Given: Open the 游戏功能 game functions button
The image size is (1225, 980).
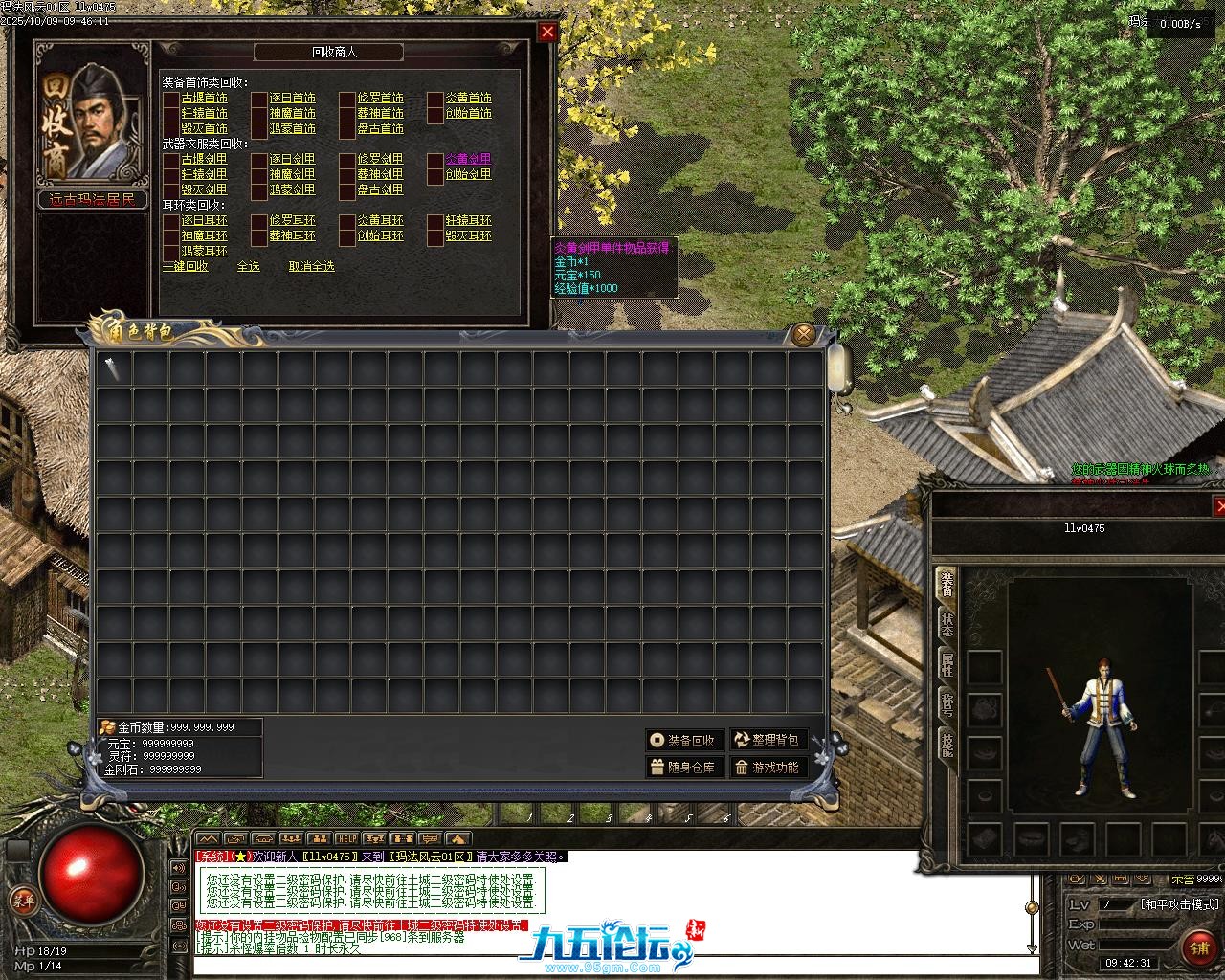Looking at the screenshot, I should point(768,767).
